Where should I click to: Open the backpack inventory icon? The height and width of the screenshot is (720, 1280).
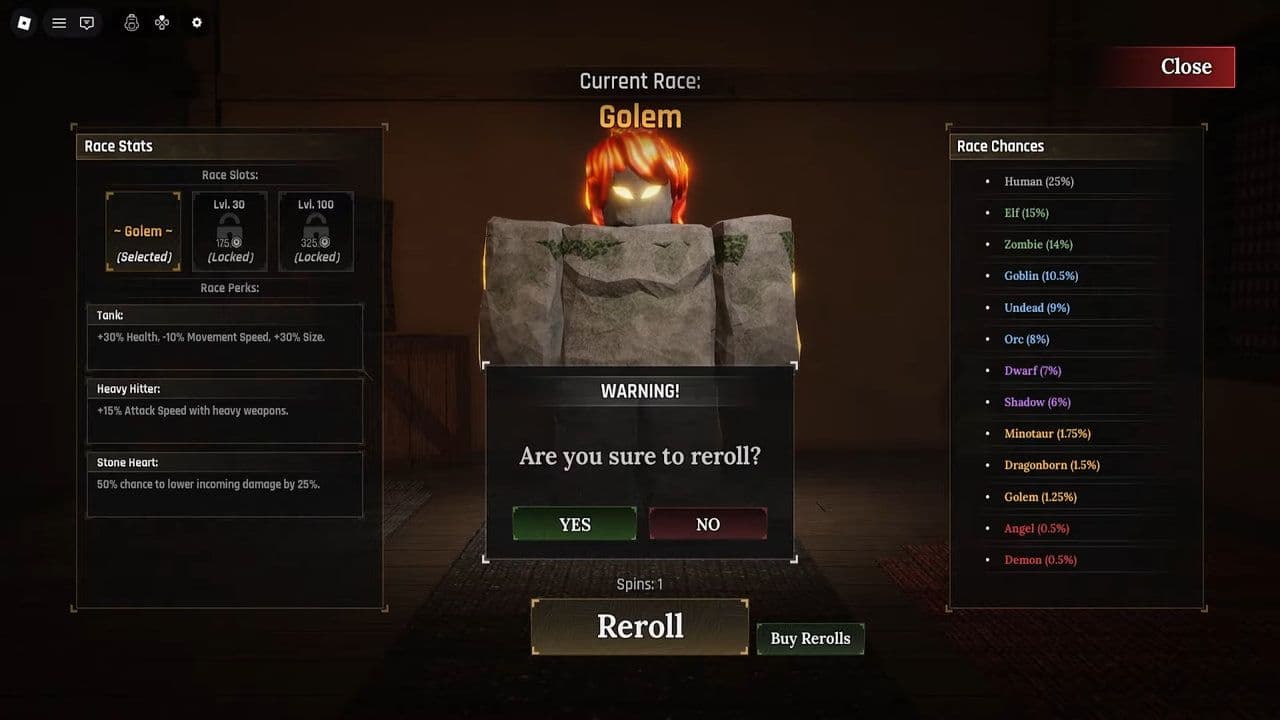pyautogui.click(x=132, y=22)
